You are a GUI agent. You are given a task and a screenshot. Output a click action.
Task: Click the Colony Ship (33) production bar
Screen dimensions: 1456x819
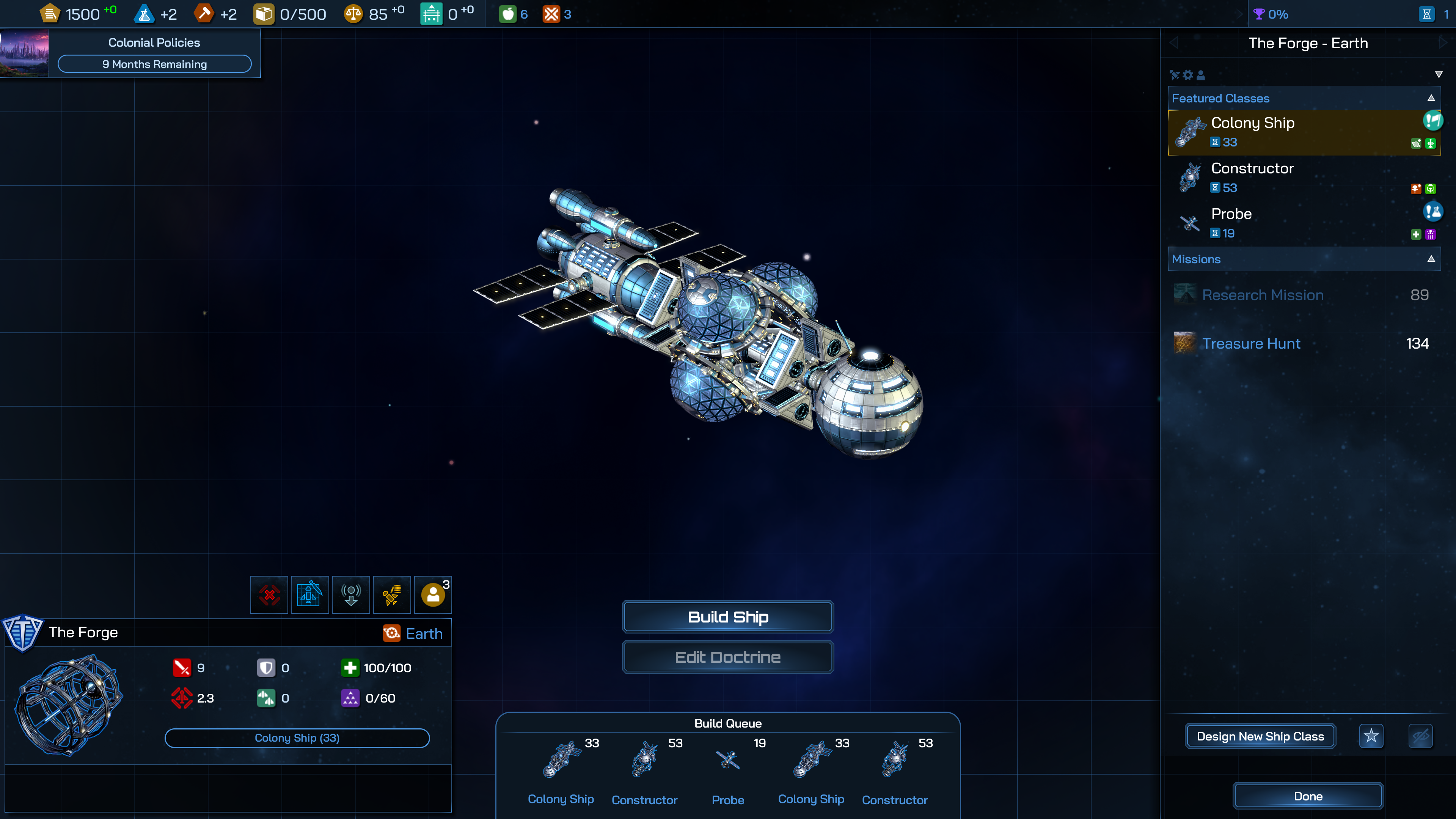coord(297,737)
